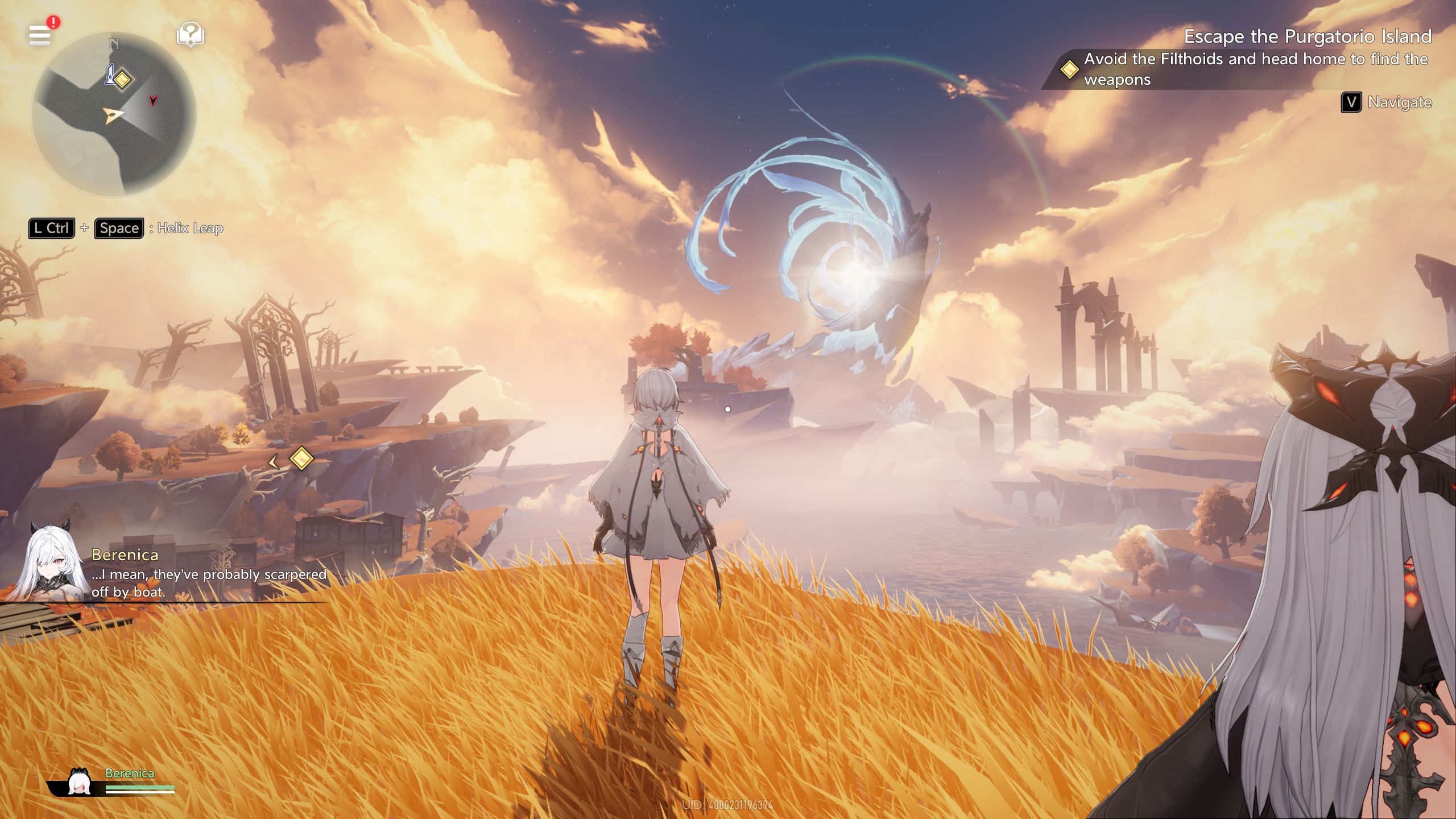The image size is (1456, 819).
Task: Select the yellow quest marker on minimap
Action: (122, 79)
